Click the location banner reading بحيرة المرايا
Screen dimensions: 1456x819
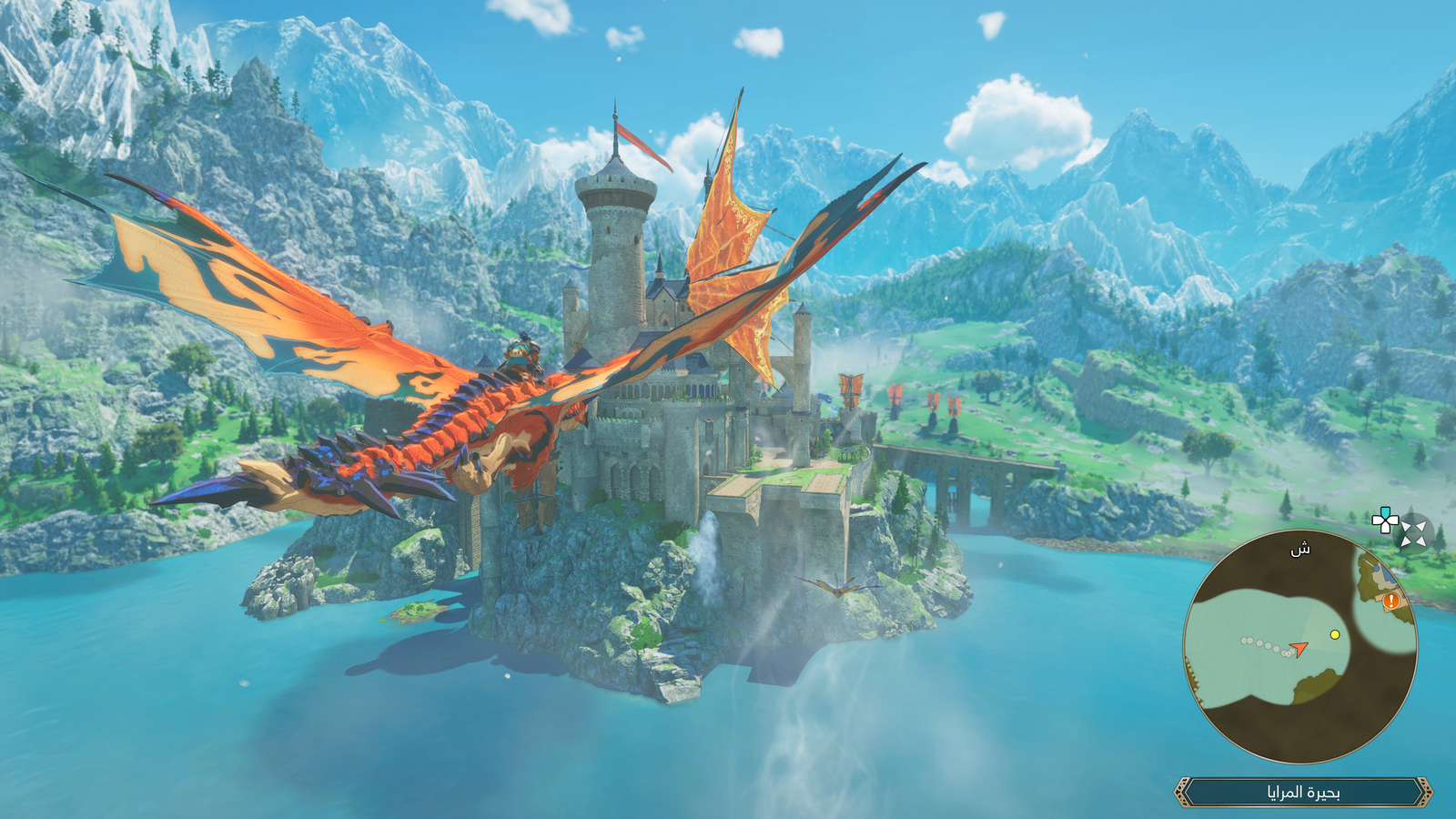tap(1306, 791)
